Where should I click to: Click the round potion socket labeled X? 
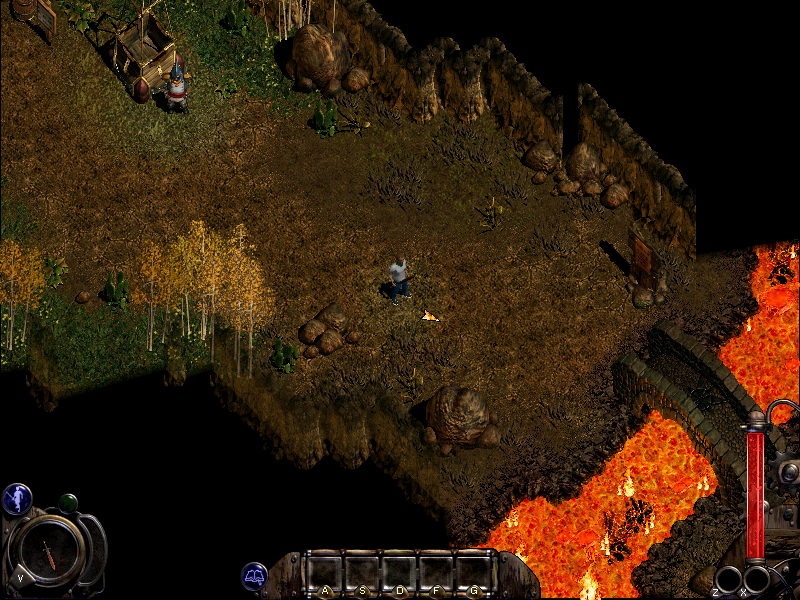click(x=757, y=580)
